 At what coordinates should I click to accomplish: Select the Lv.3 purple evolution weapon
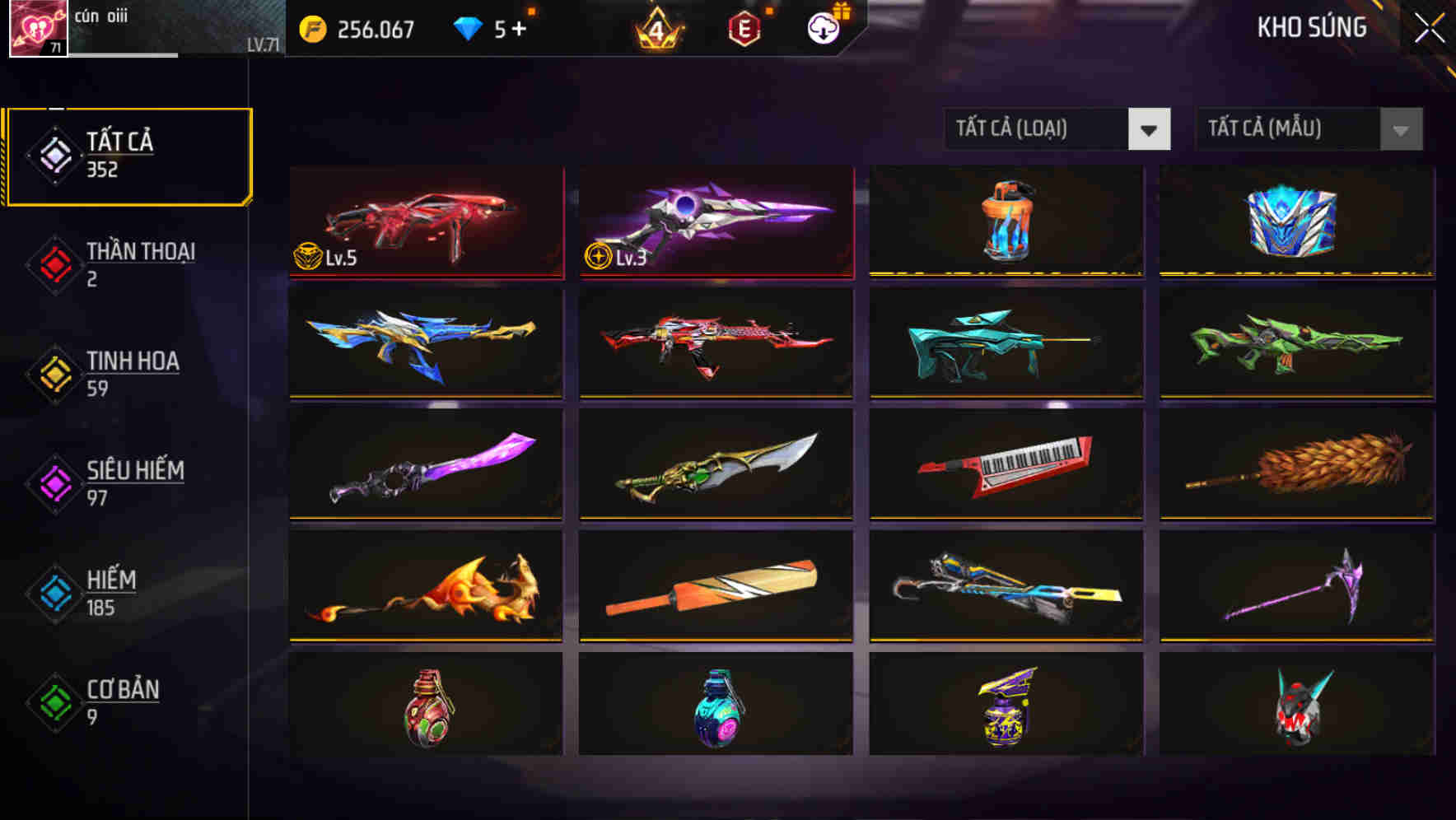click(x=716, y=222)
